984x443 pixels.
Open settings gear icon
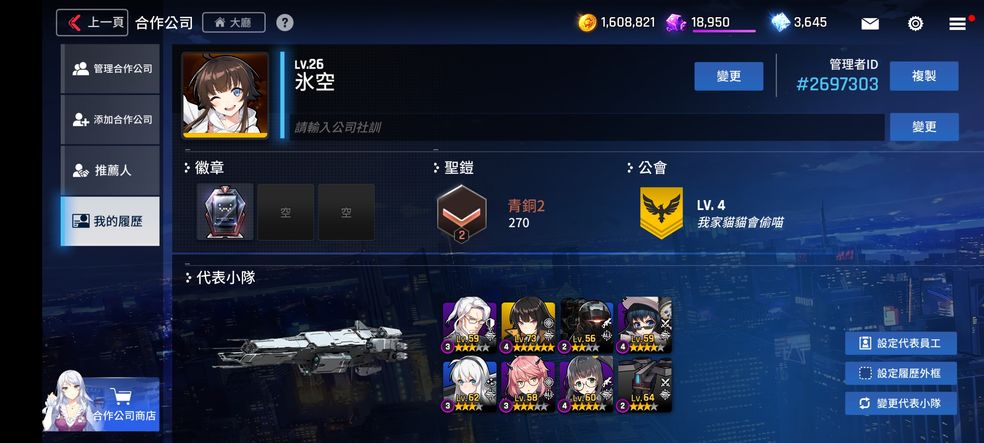tap(915, 23)
